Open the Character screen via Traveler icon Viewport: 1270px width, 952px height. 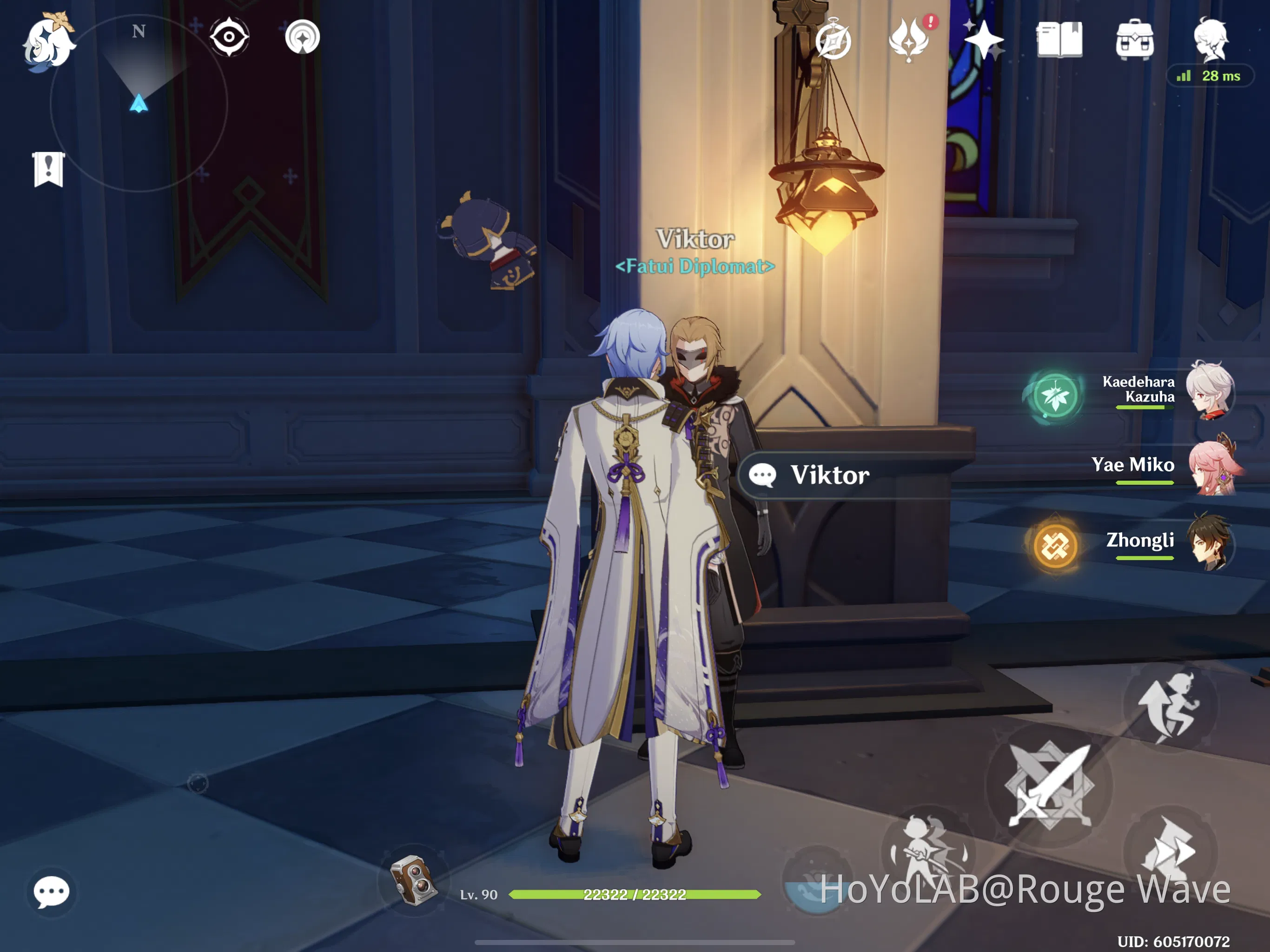(x=1211, y=37)
